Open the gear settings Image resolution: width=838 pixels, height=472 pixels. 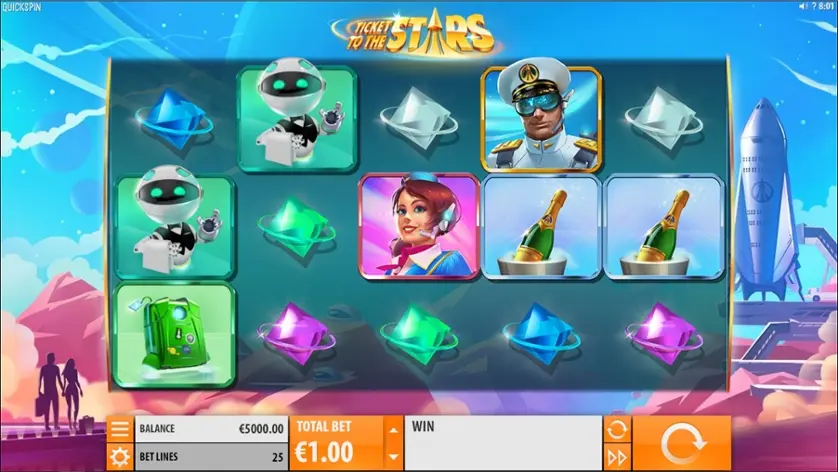click(119, 457)
